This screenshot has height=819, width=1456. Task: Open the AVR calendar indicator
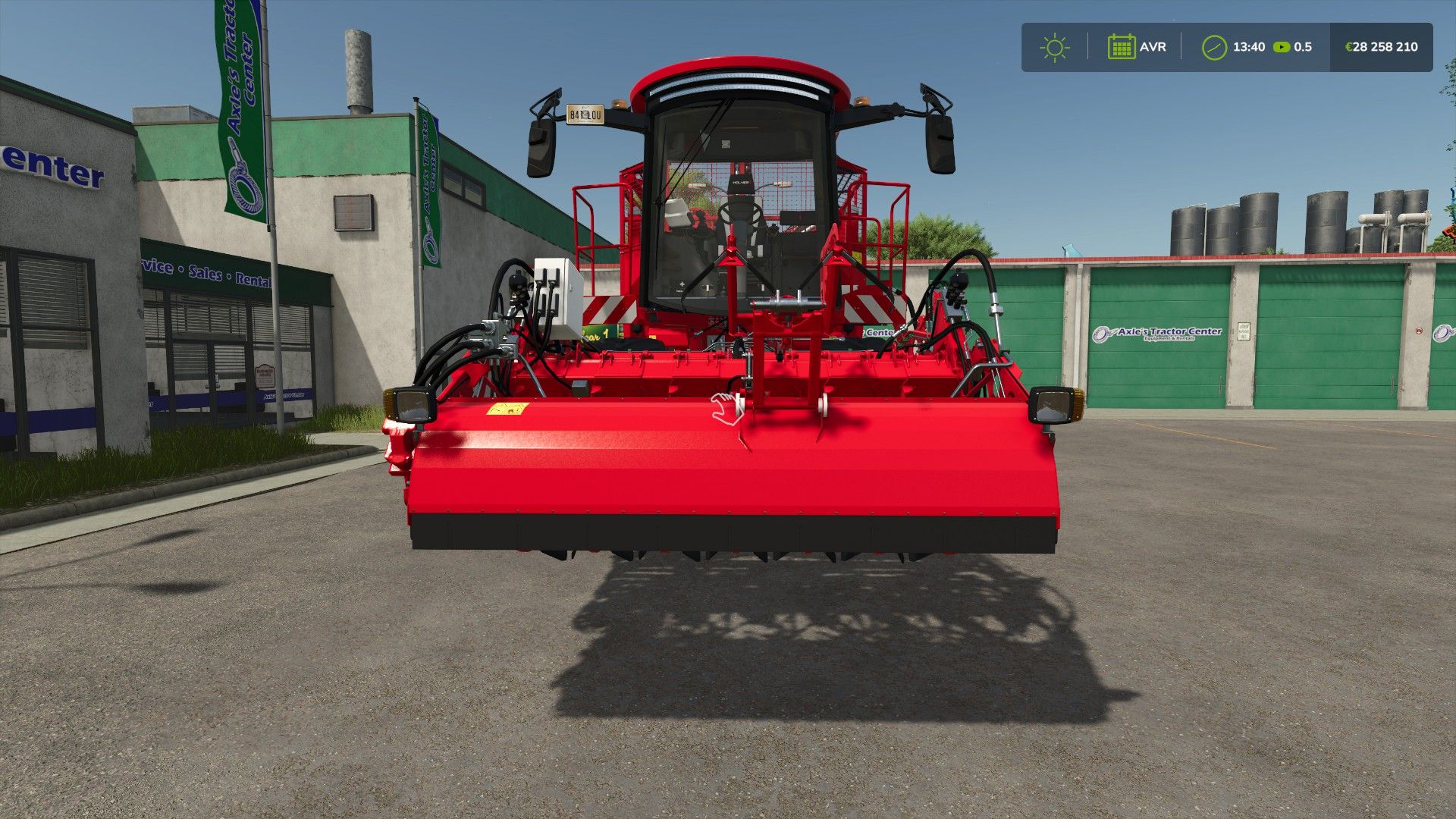click(1122, 47)
